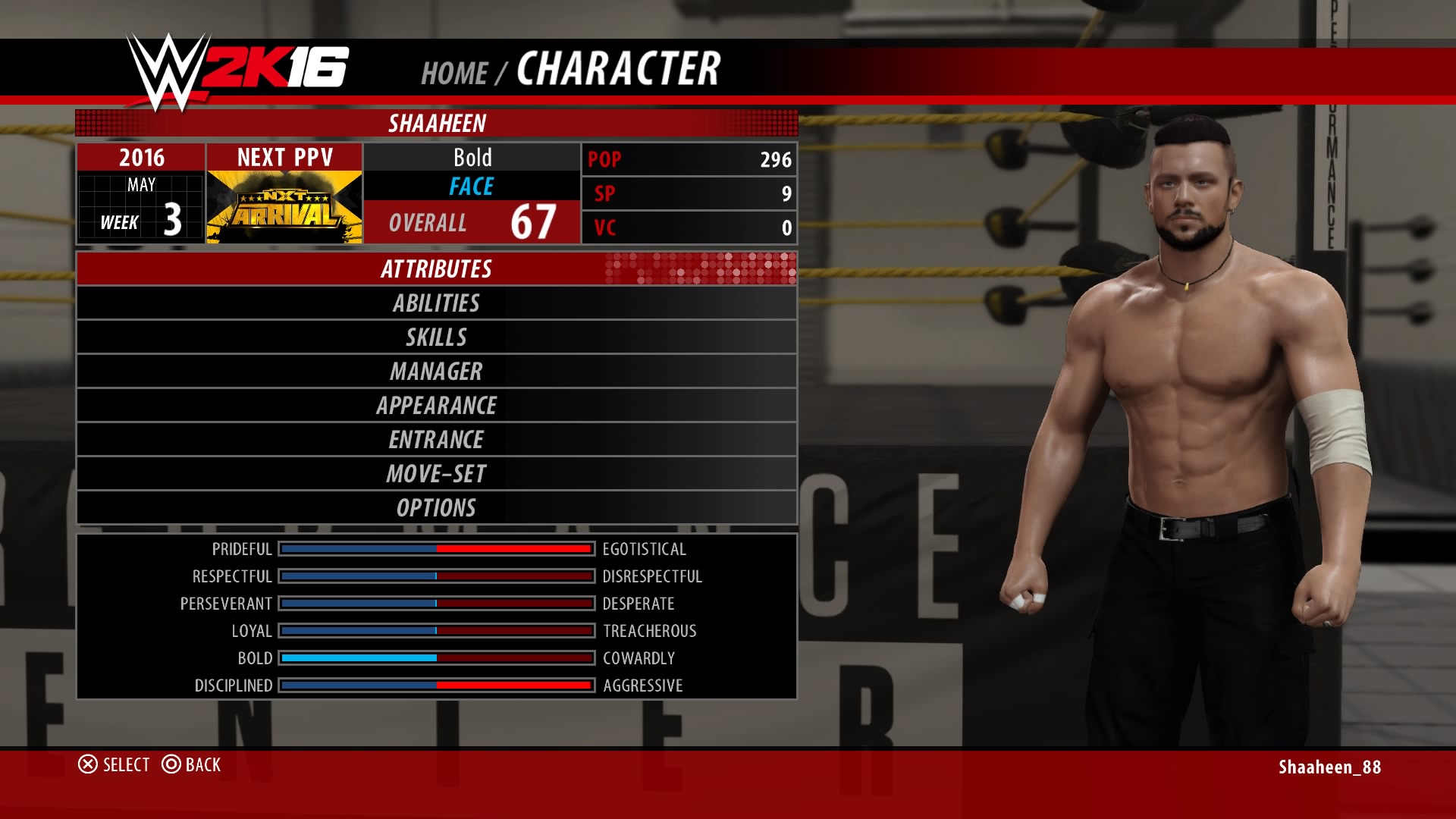Image resolution: width=1456 pixels, height=819 pixels.
Task: Toggle the FACE alignment indicator
Action: click(472, 184)
